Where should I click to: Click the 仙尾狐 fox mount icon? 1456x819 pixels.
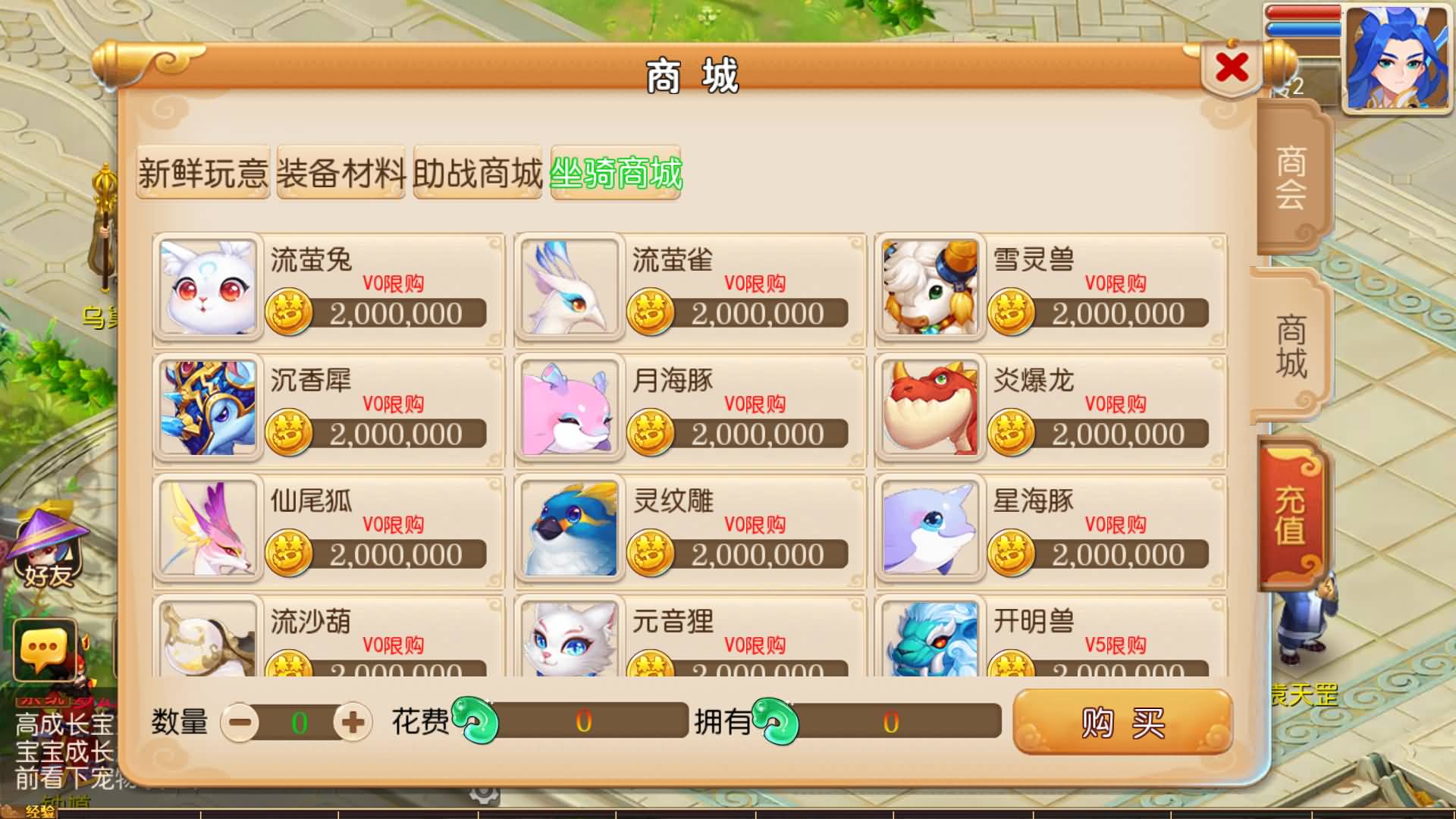(x=207, y=529)
